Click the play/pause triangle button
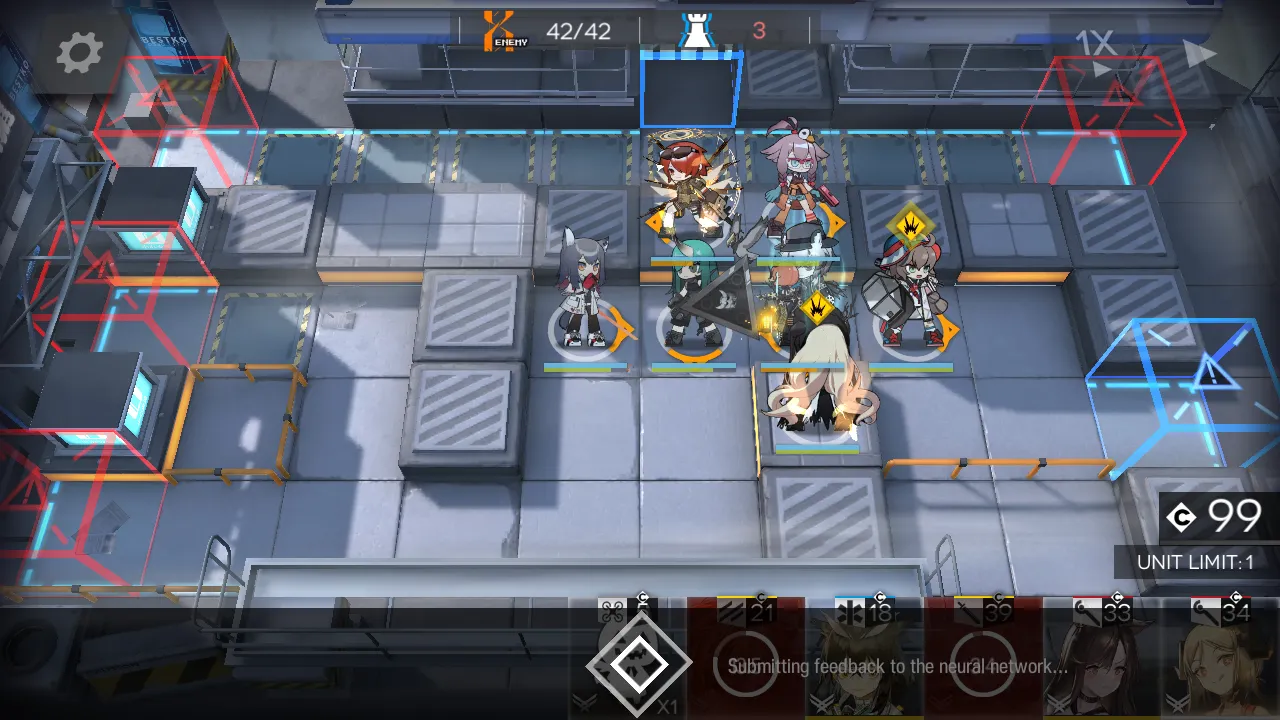Screen dimensions: 1280x720 (1198, 54)
